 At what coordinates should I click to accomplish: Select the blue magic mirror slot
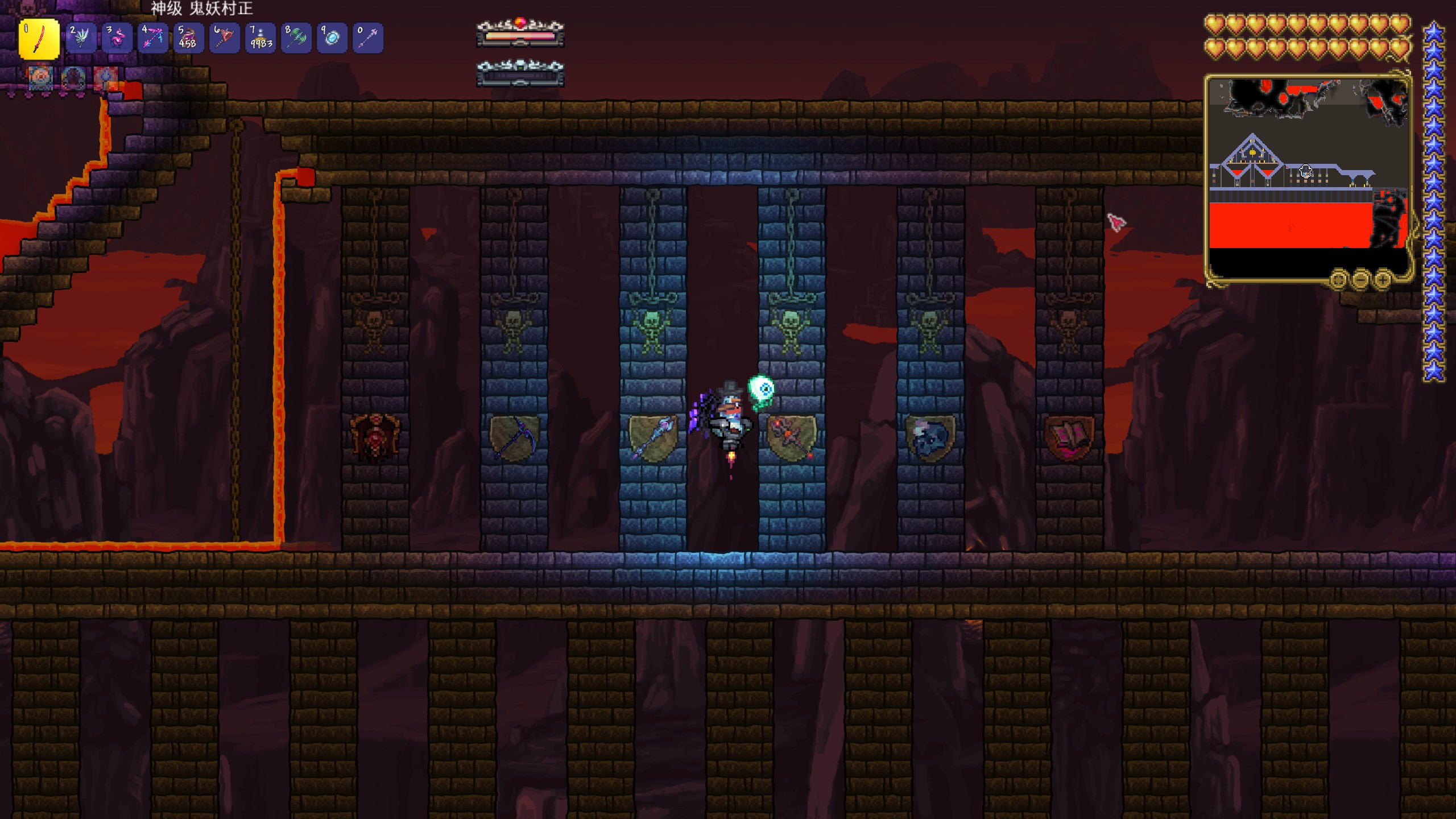(332, 38)
